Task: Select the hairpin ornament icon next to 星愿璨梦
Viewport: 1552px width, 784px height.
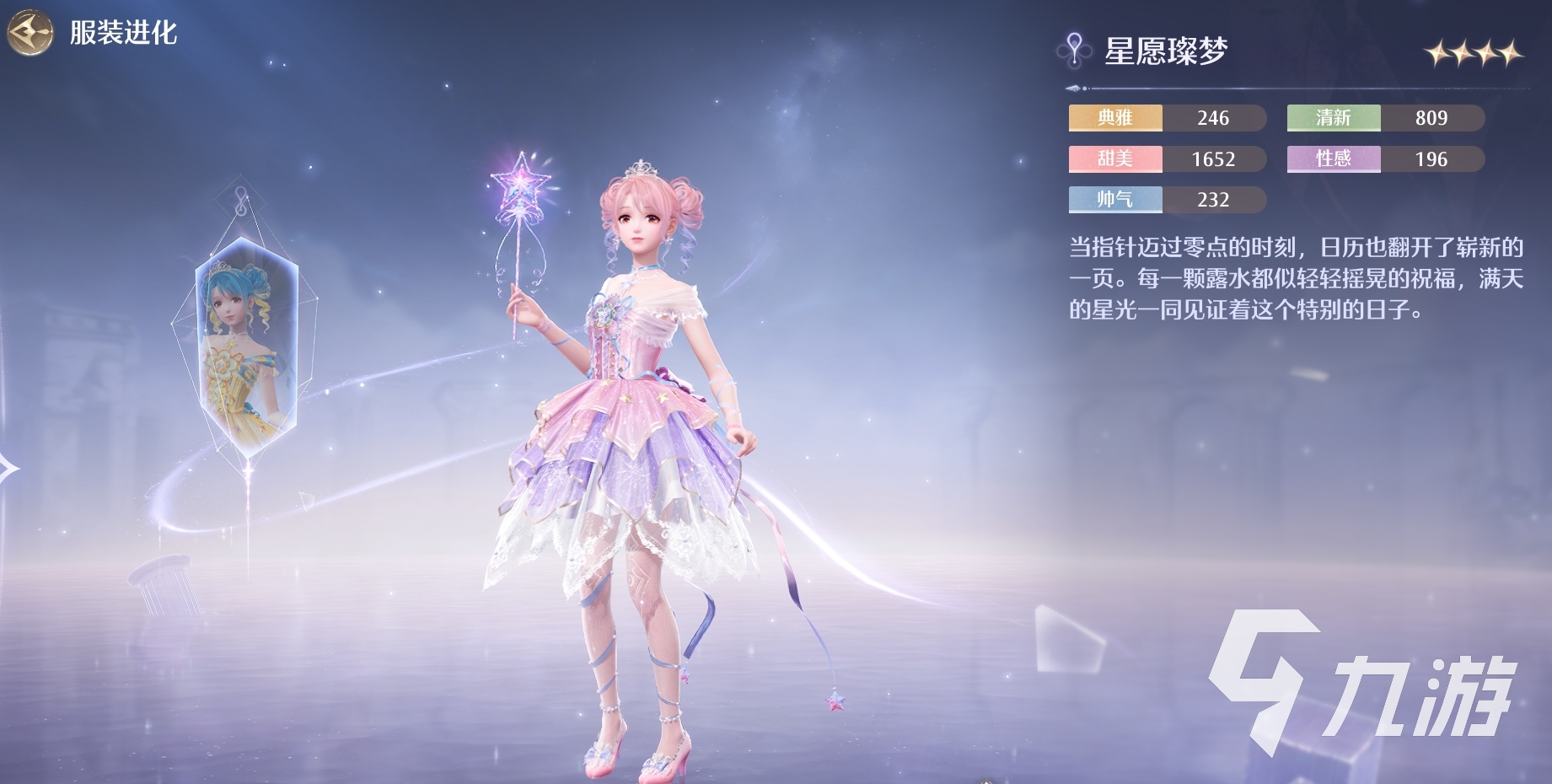Action: click(x=1073, y=49)
